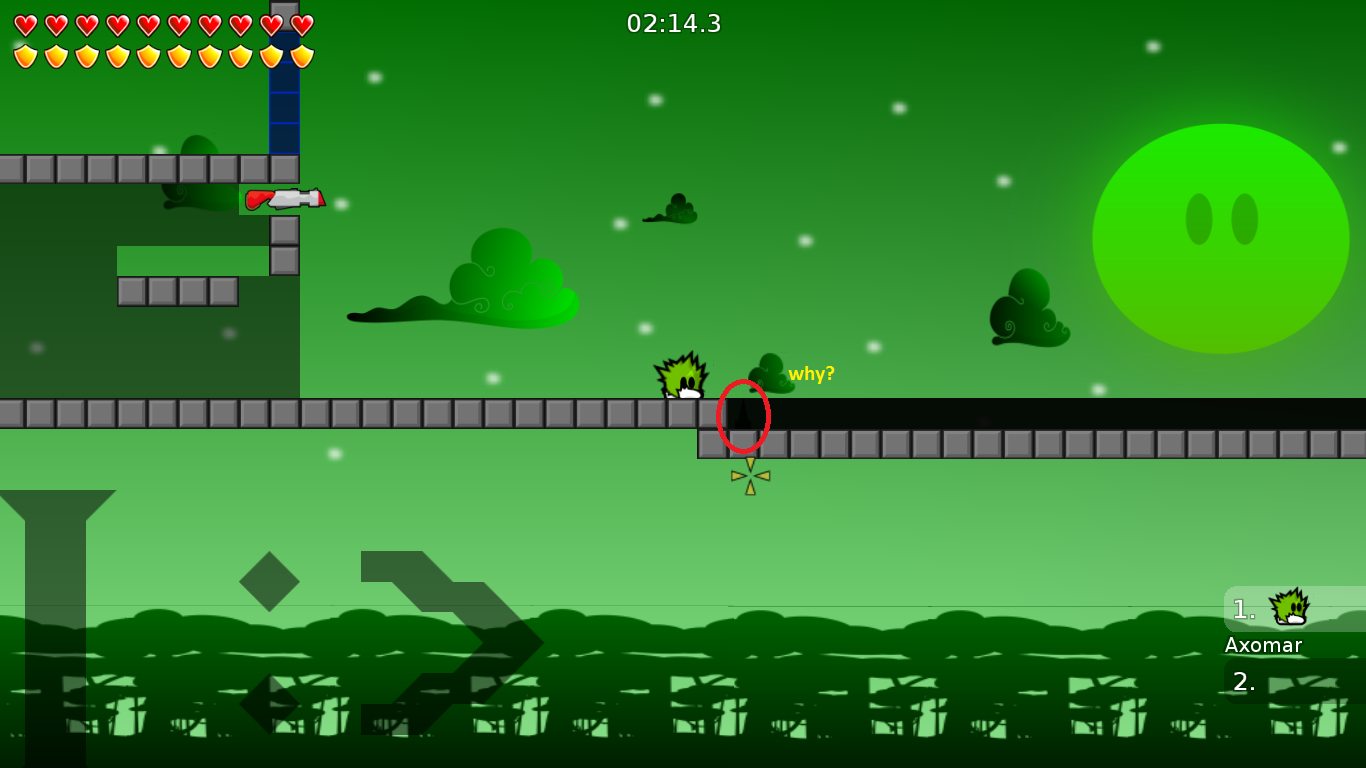Click the 02:14.3 race timer
The width and height of the screenshot is (1366, 768).
pyautogui.click(x=674, y=23)
